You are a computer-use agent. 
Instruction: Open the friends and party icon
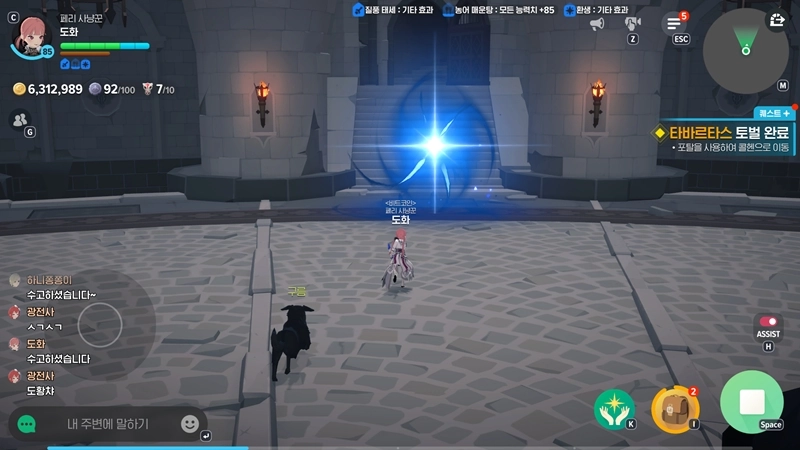point(19,119)
